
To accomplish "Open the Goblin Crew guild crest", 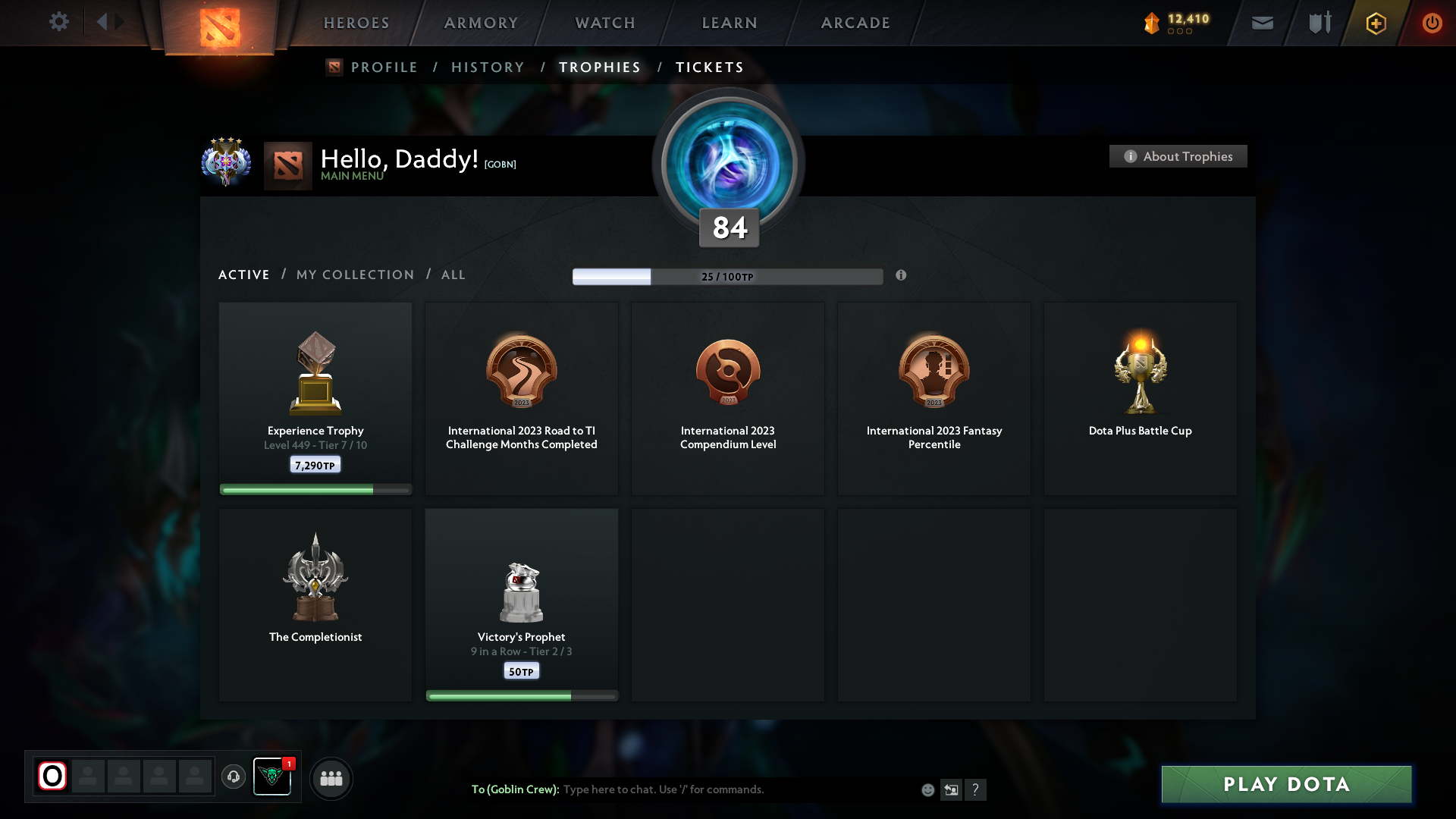I will click(x=272, y=777).
